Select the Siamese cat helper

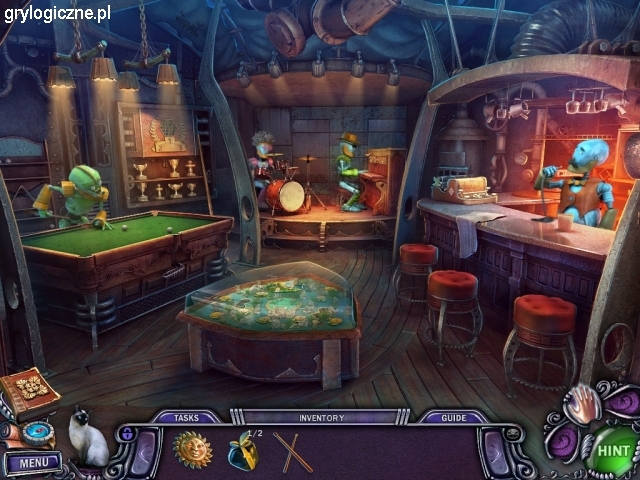tap(88, 438)
